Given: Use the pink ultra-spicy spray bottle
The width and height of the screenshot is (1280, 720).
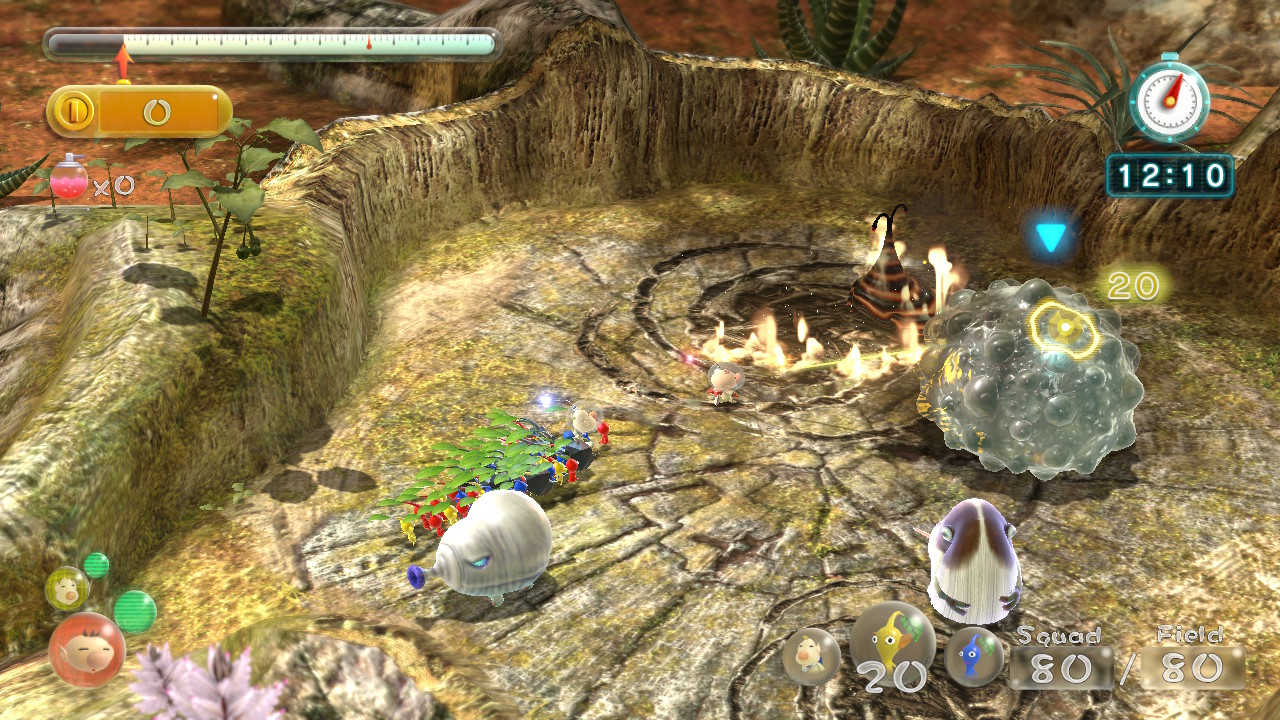Looking at the screenshot, I should click(x=70, y=181).
